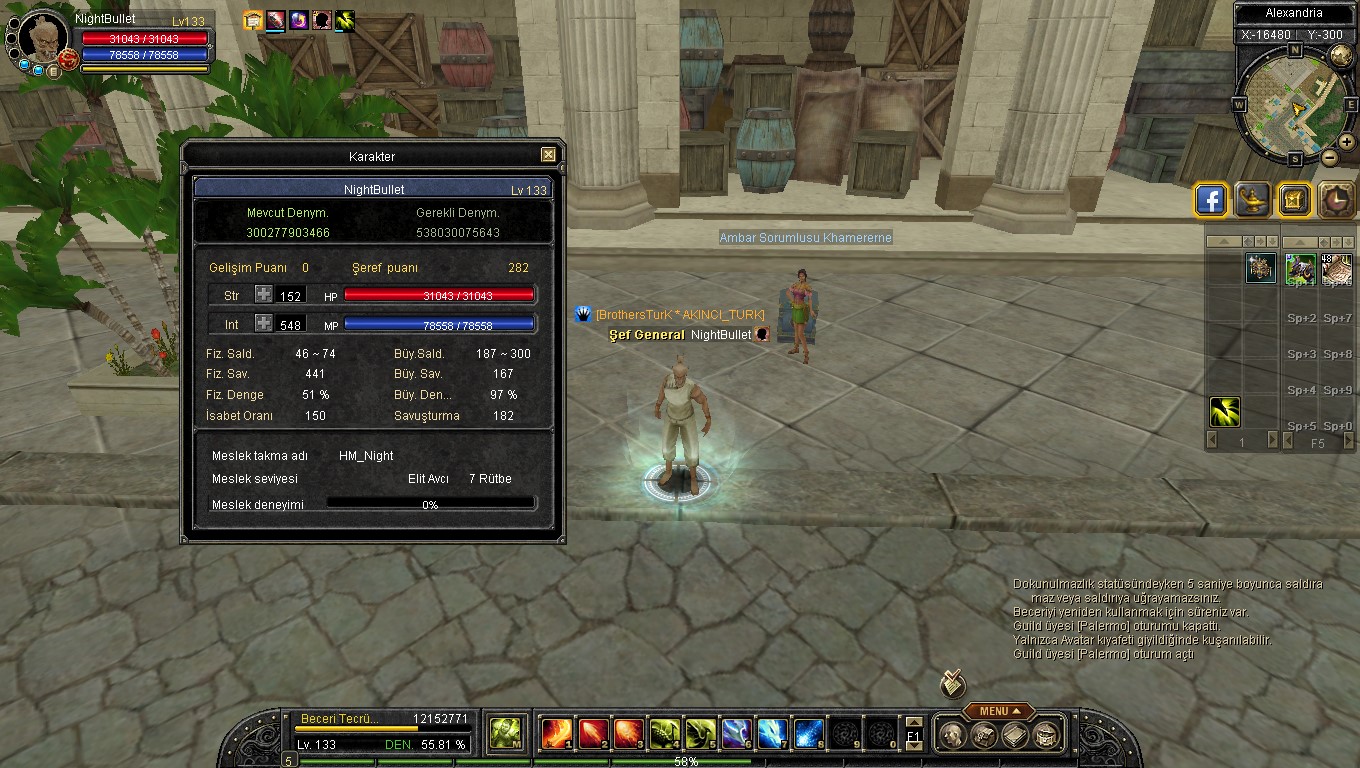Open the clock timer icon
The width and height of the screenshot is (1360, 768).
click(1336, 200)
